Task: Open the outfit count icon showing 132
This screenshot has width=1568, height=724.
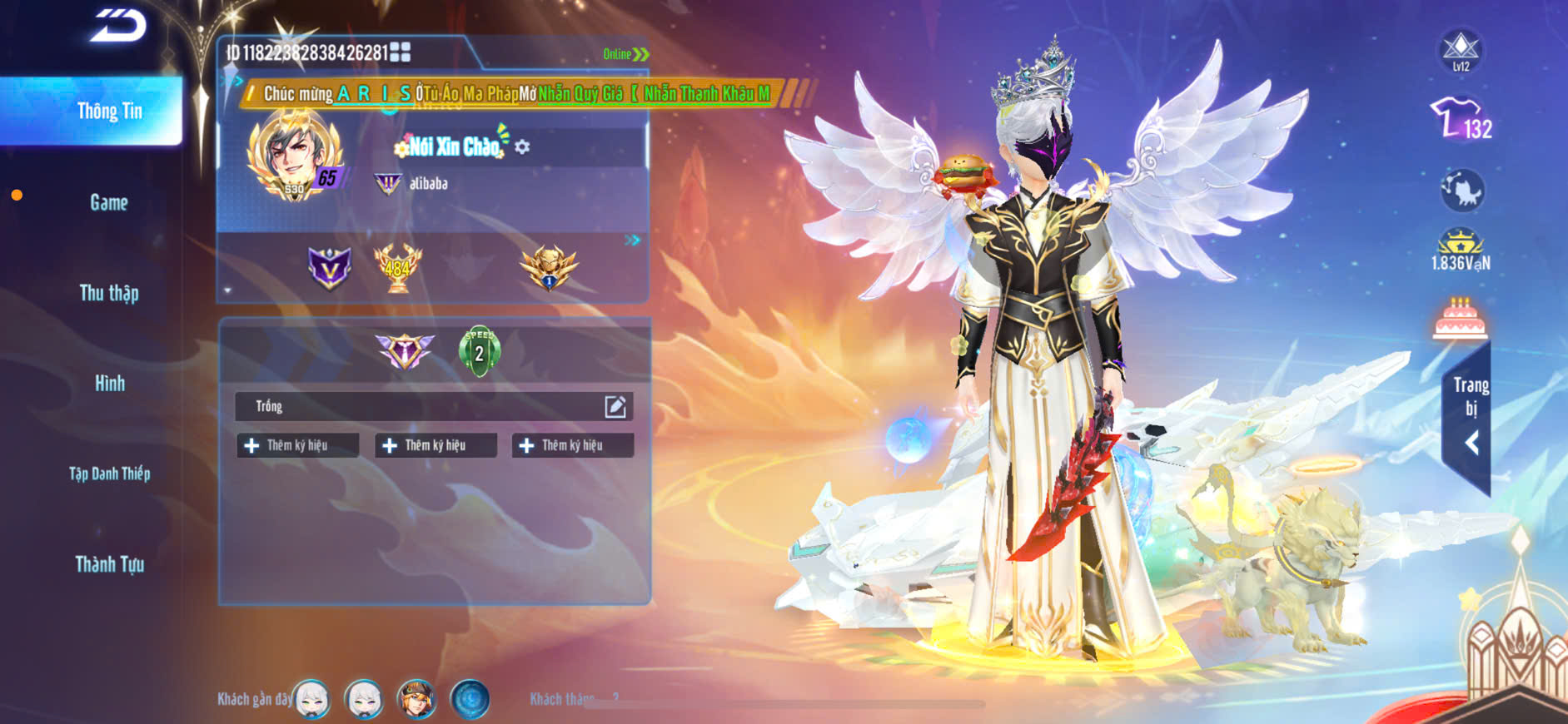Action: [1461, 119]
